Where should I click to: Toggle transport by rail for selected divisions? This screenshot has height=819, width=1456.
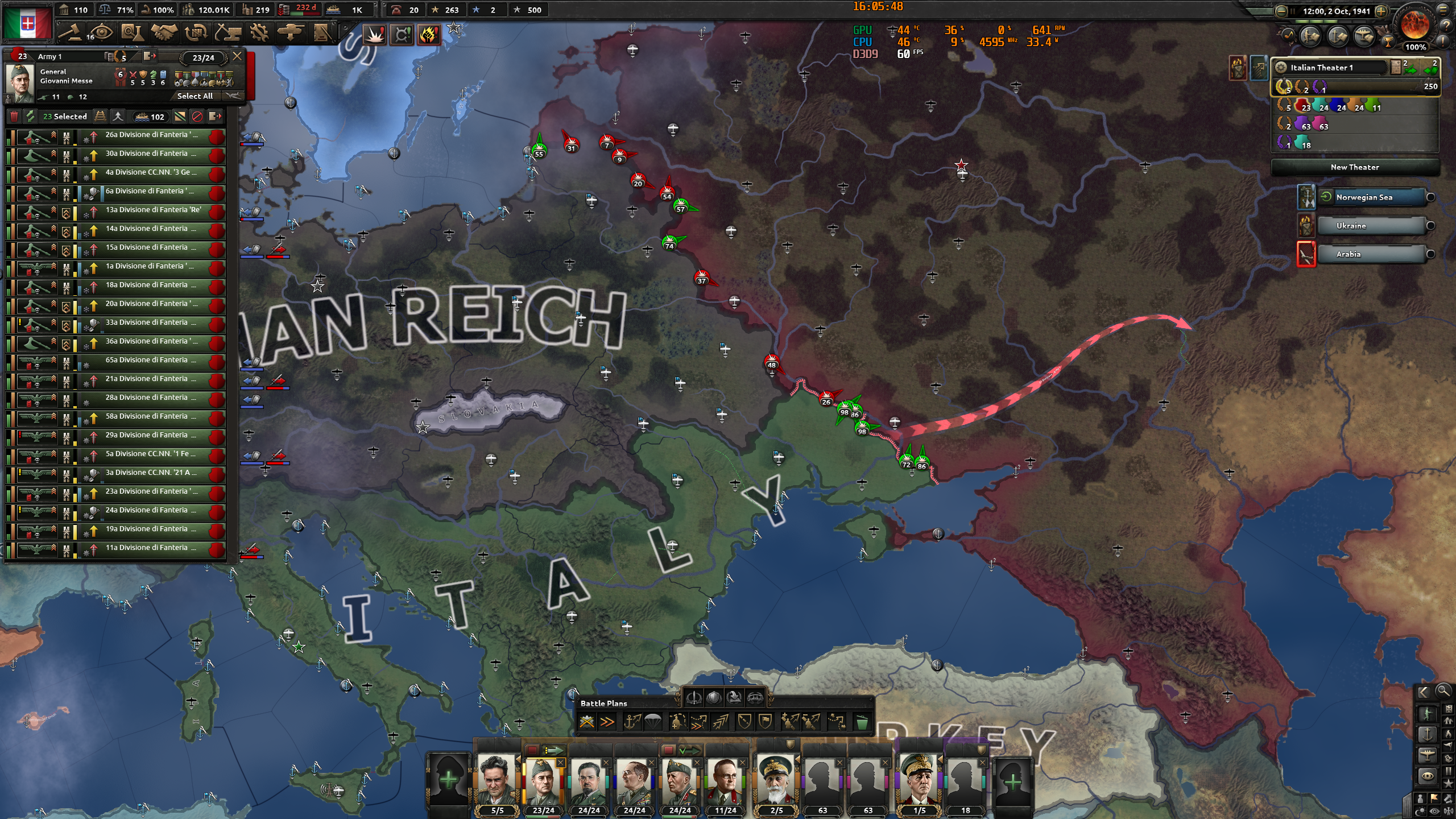click(x=100, y=117)
